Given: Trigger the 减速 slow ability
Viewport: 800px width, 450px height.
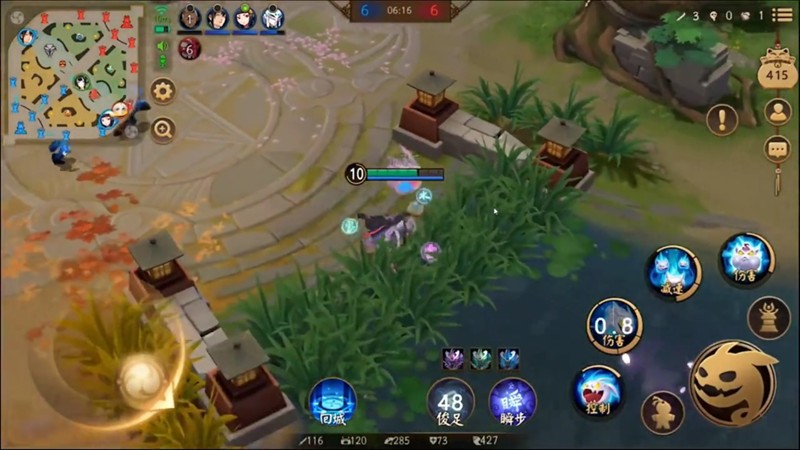Looking at the screenshot, I should pyautogui.click(x=672, y=269).
